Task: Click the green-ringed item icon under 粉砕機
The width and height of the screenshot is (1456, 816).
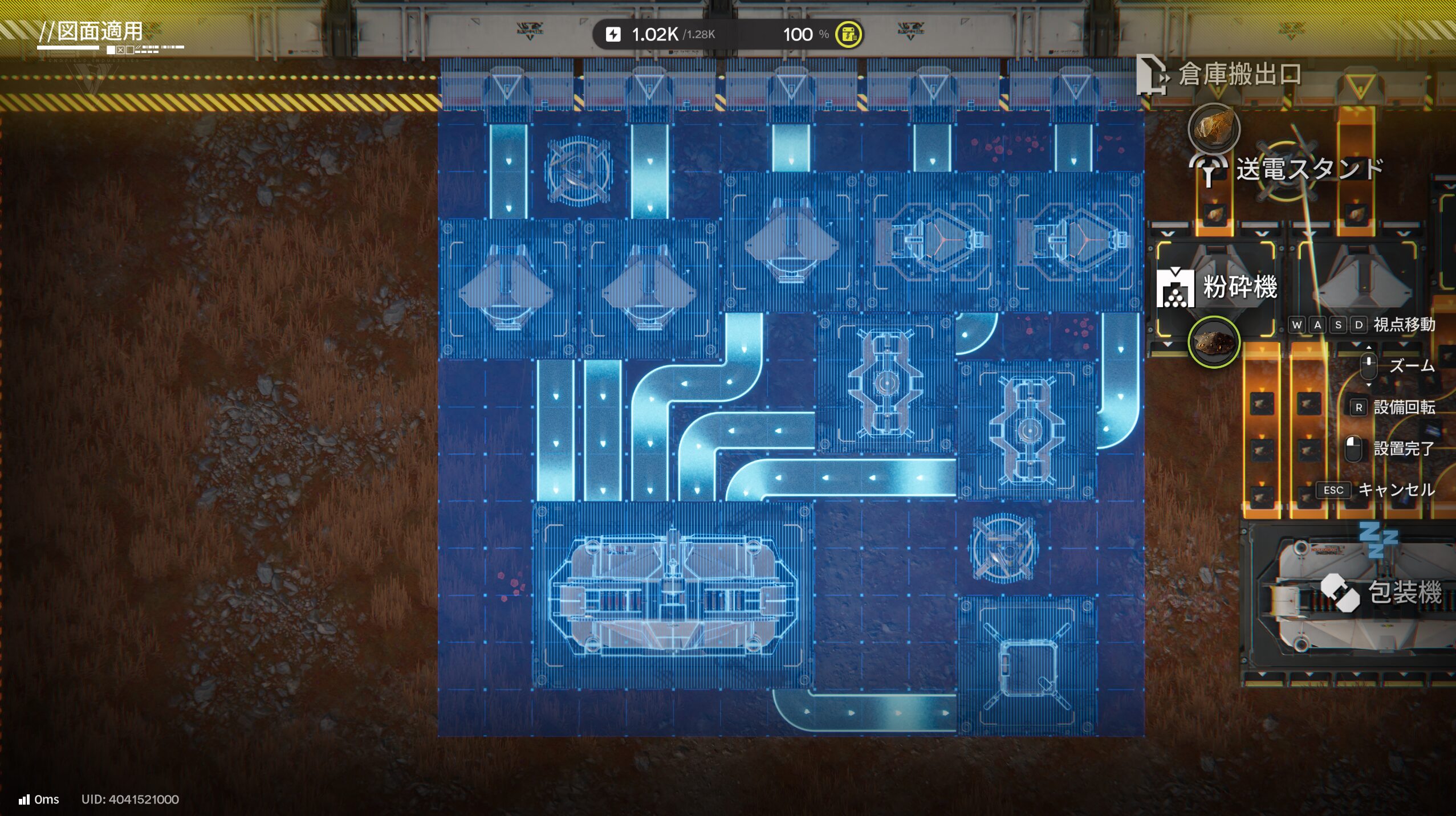Action: 1214,342
